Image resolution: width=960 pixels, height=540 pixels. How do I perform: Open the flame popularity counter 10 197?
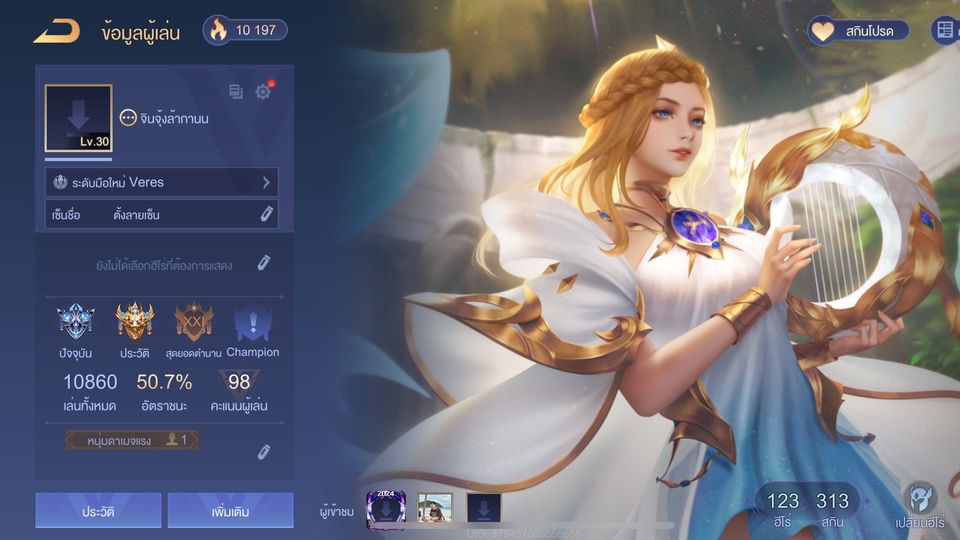(245, 30)
